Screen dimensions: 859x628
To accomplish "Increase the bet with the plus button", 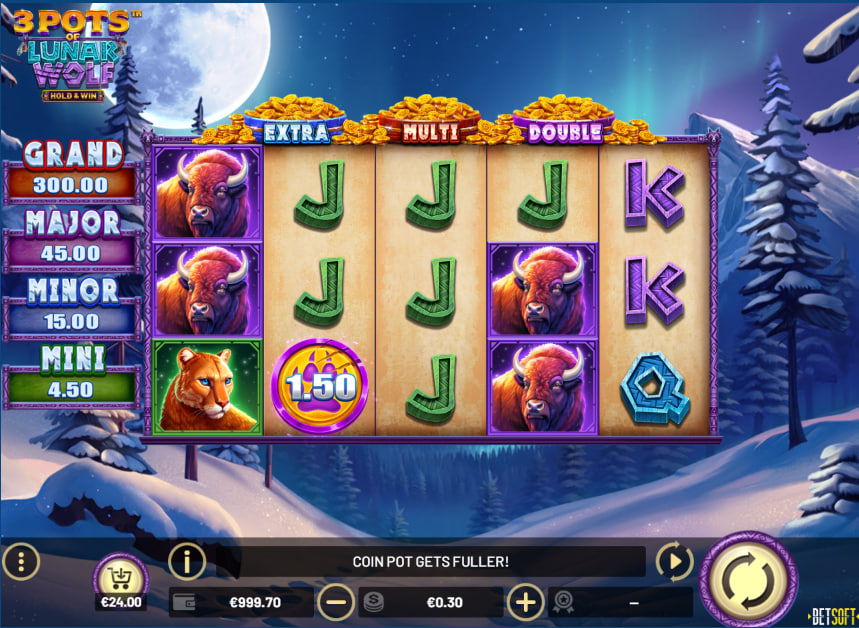I will 526,602.
